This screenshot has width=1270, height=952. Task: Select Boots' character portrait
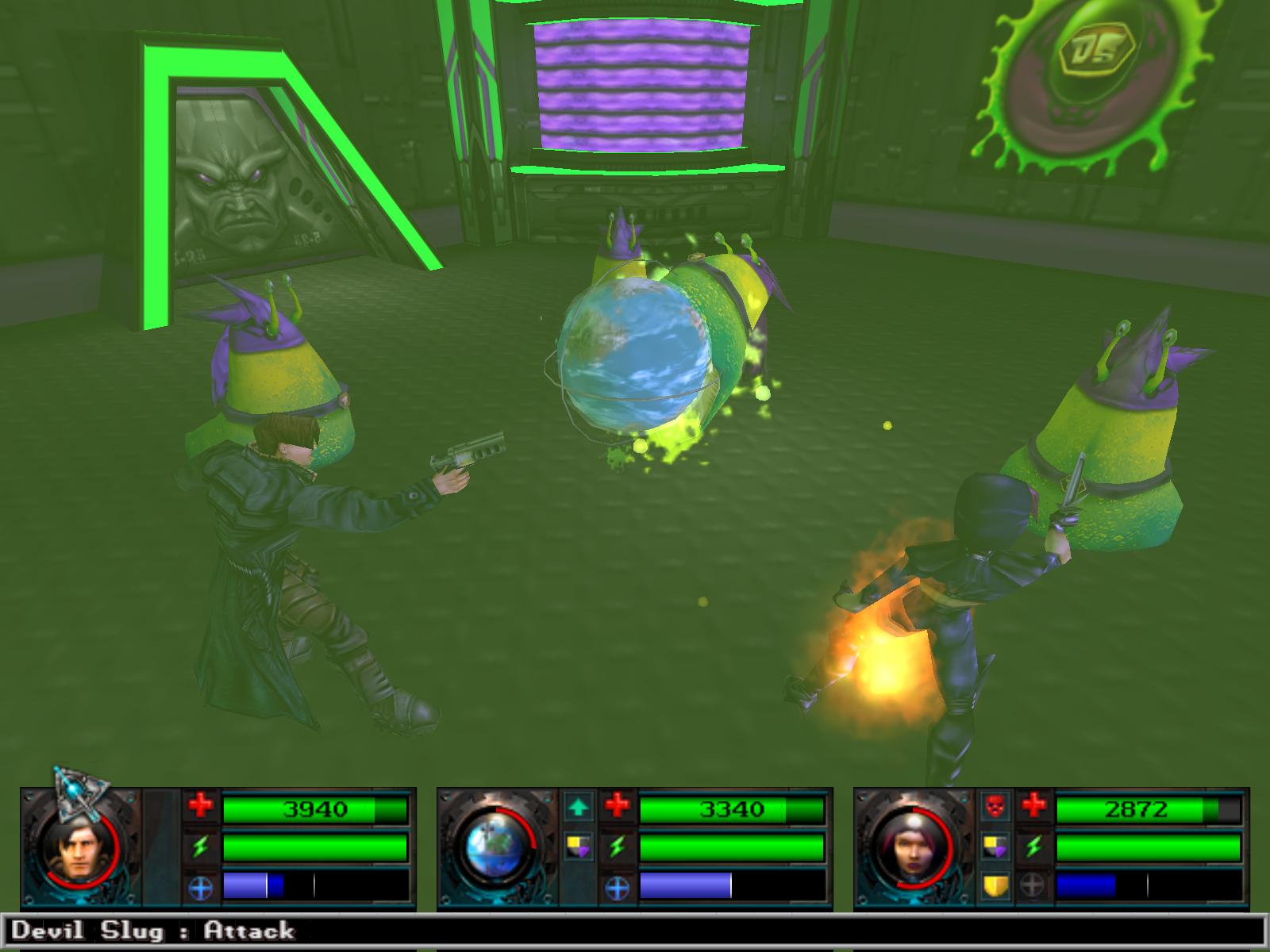[79, 849]
